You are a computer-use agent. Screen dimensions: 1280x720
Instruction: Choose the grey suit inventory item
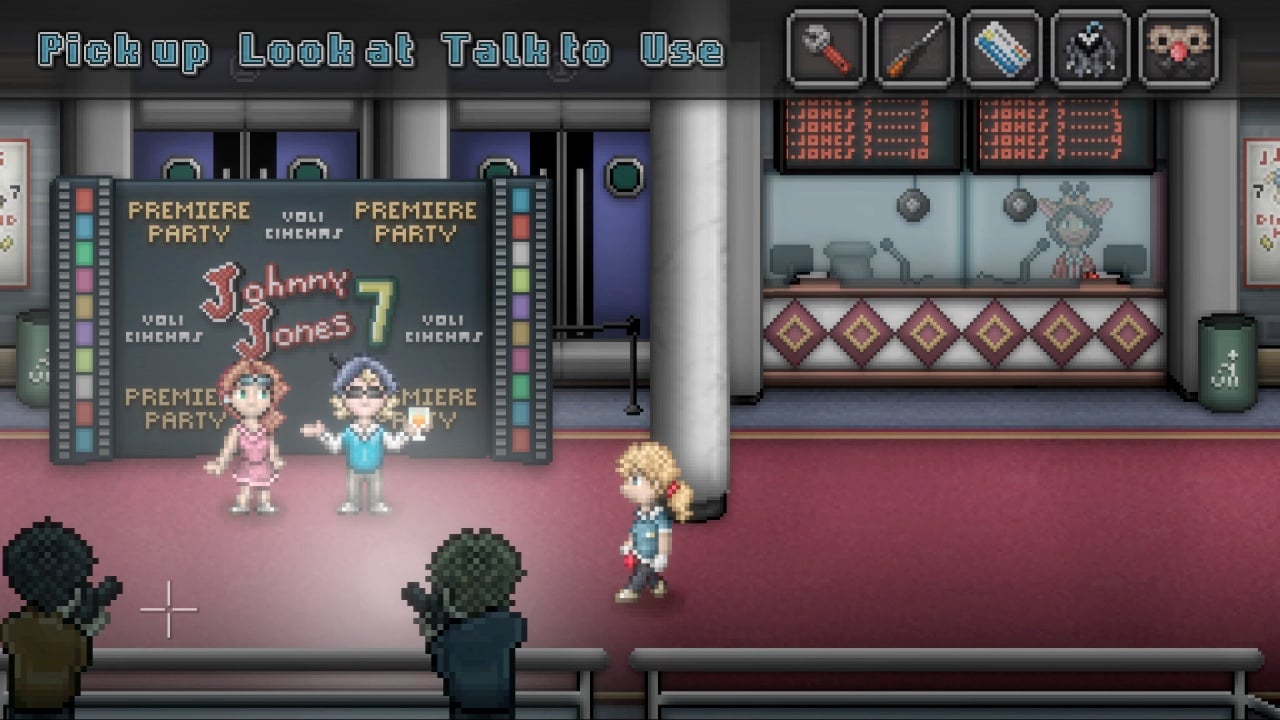(1090, 48)
